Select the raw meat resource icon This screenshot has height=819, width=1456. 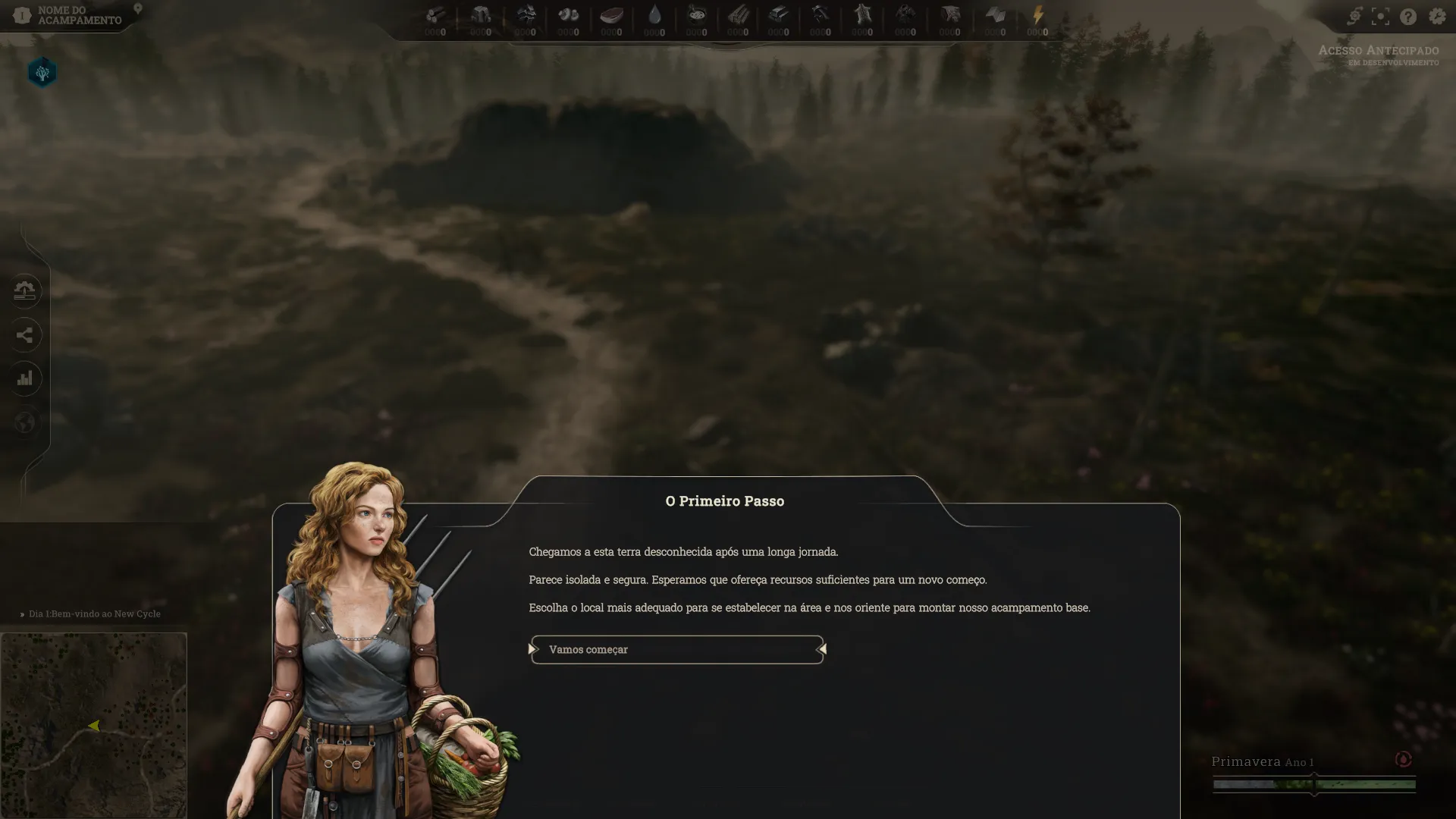(611, 15)
